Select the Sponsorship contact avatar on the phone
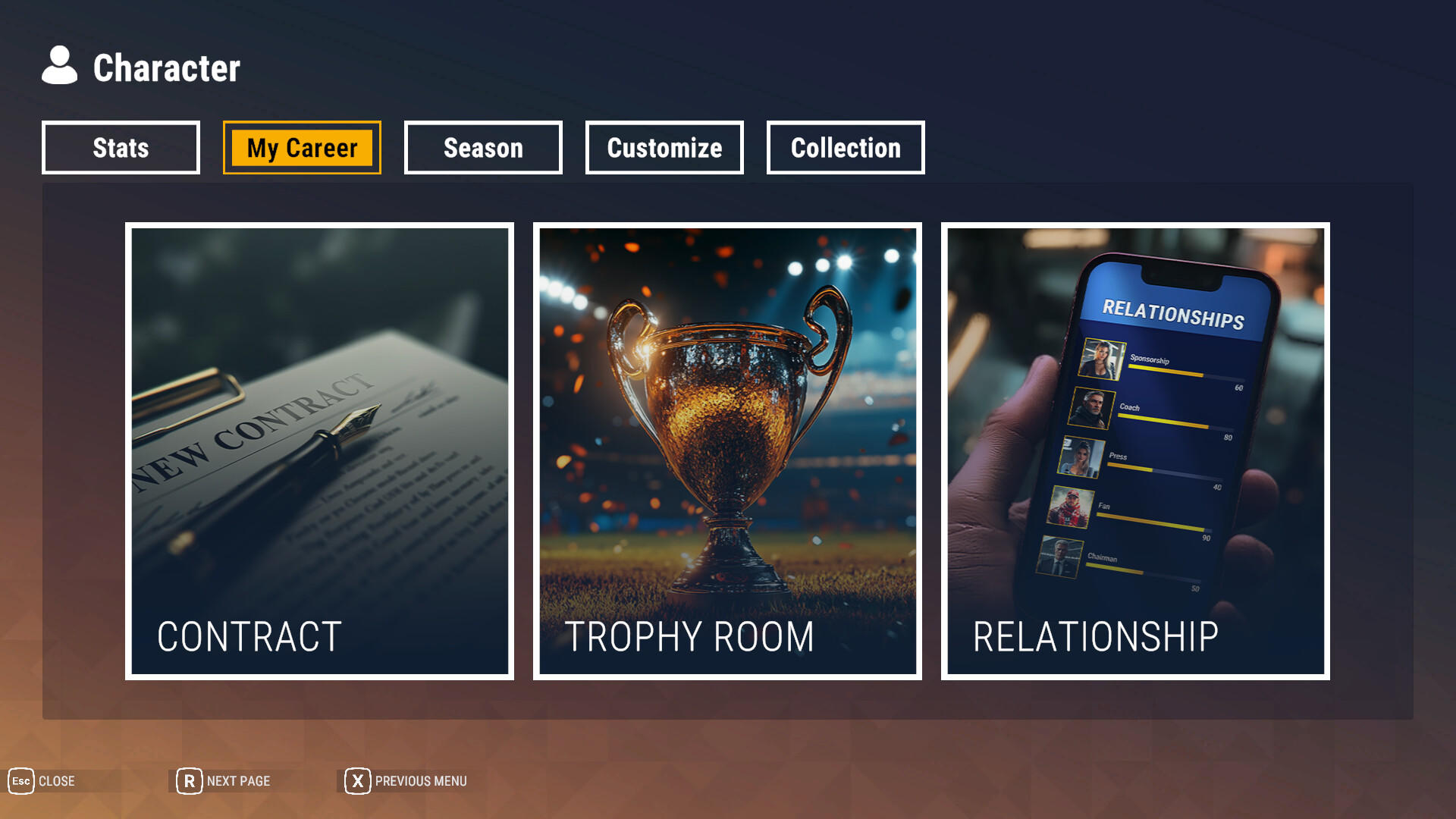The height and width of the screenshot is (819, 1456). [x=1102, y=360]
